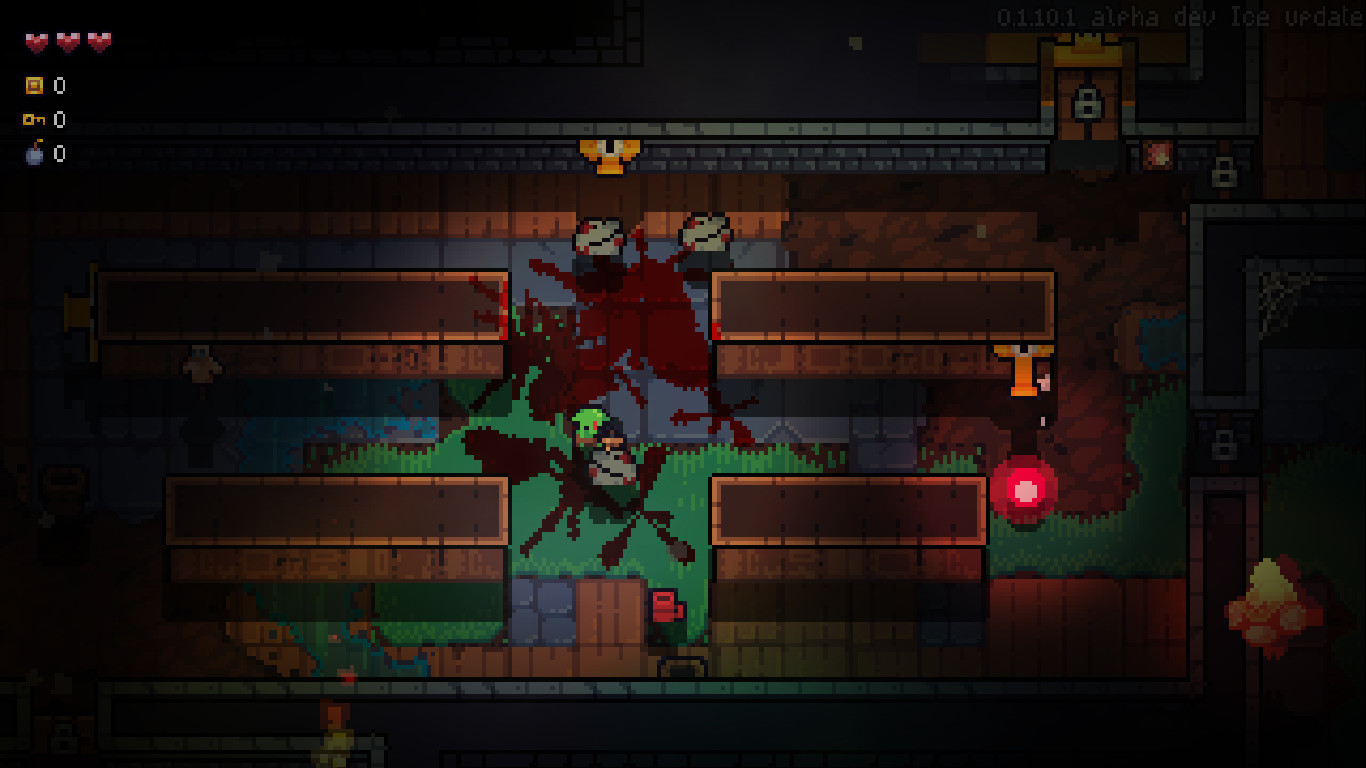Click the bomb counter icon

point(34,154)
